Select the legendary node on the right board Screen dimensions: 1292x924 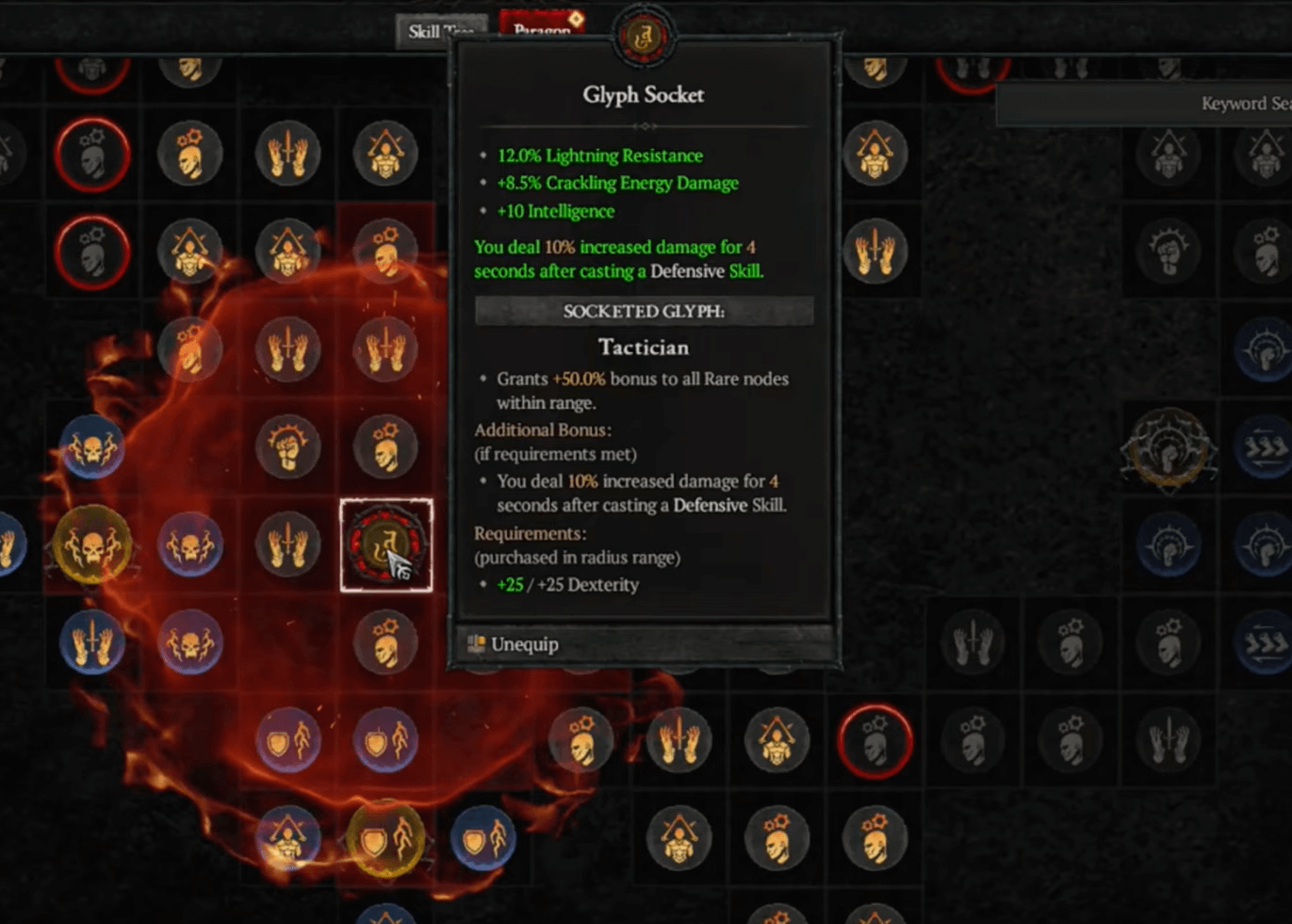tap(1169, 449)
